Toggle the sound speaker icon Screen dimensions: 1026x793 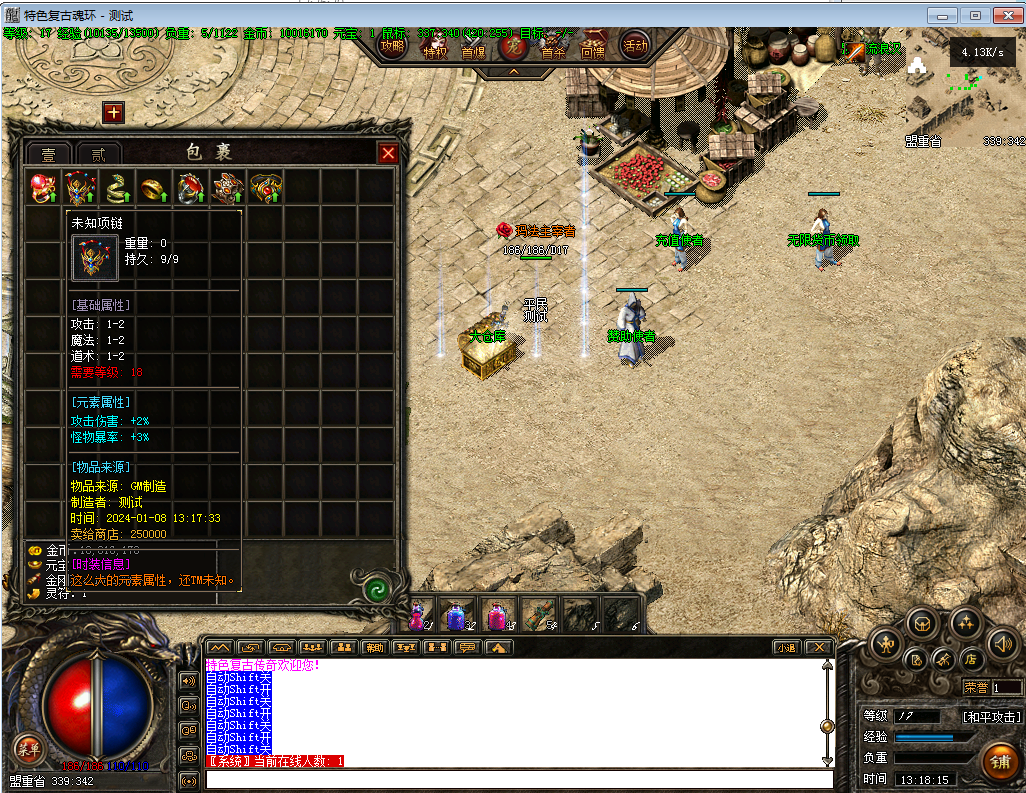pyautogui.click(x=1003, y=643)
